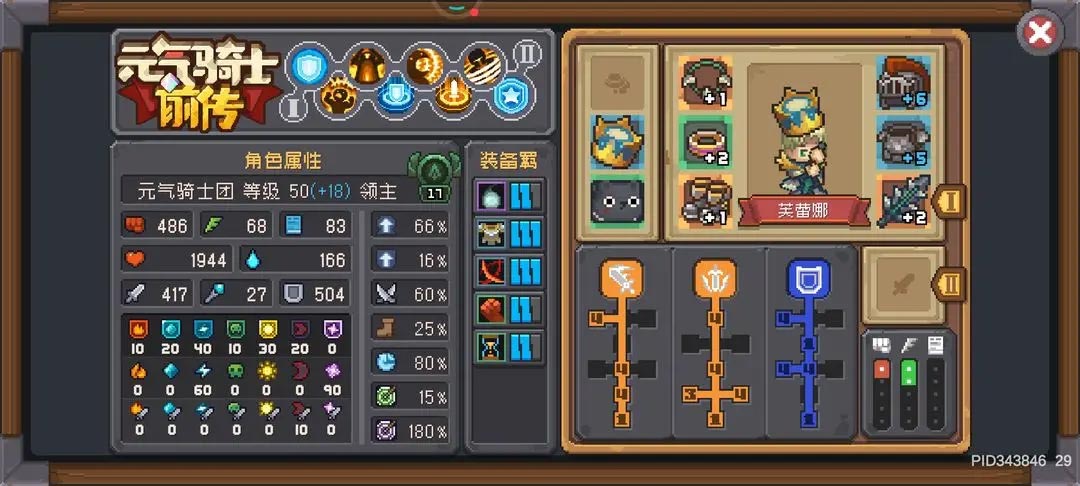
Task: Switch to weapon set I tab
Action: pyautogui.click(x=950, y=200)
